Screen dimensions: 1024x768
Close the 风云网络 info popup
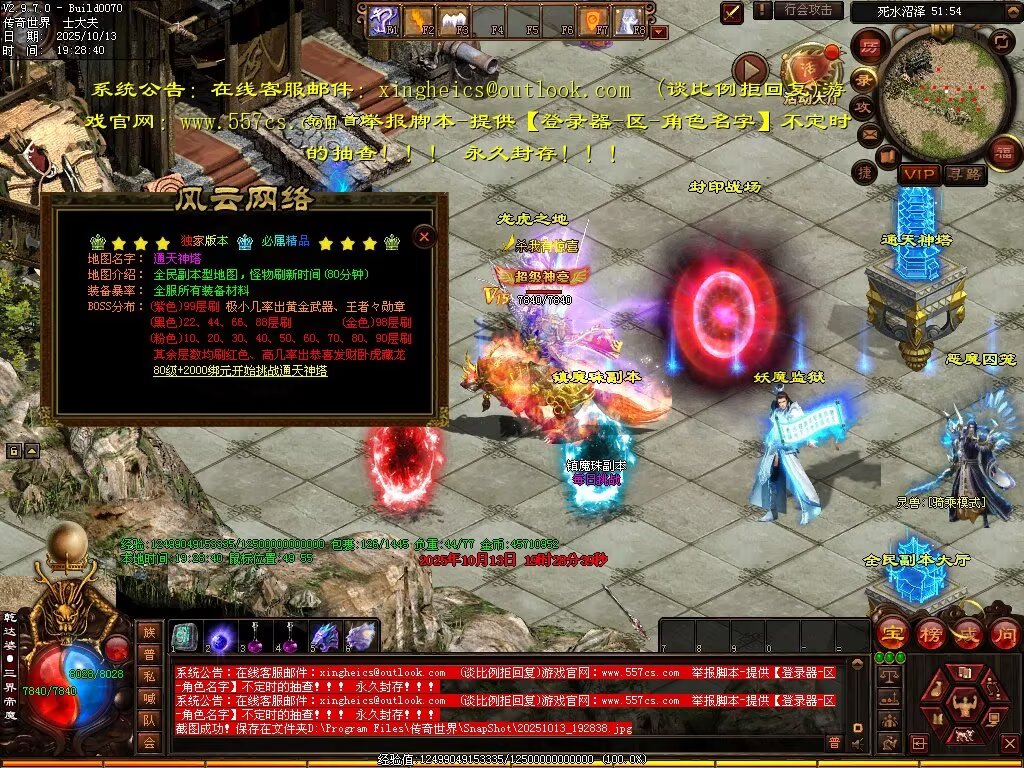click(x=424, y=236)
